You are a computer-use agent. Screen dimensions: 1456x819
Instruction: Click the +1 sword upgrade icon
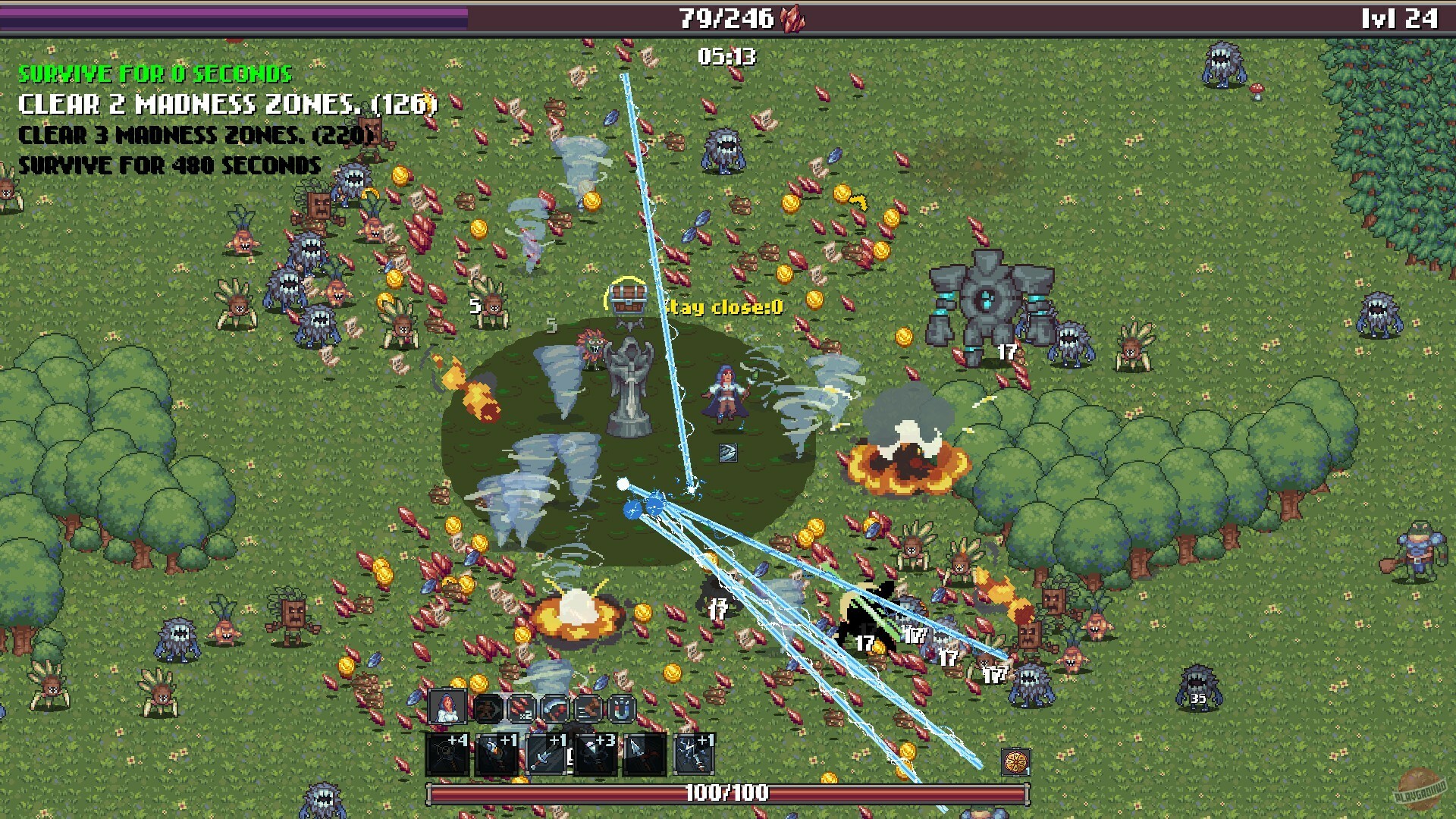click(546, 755)
